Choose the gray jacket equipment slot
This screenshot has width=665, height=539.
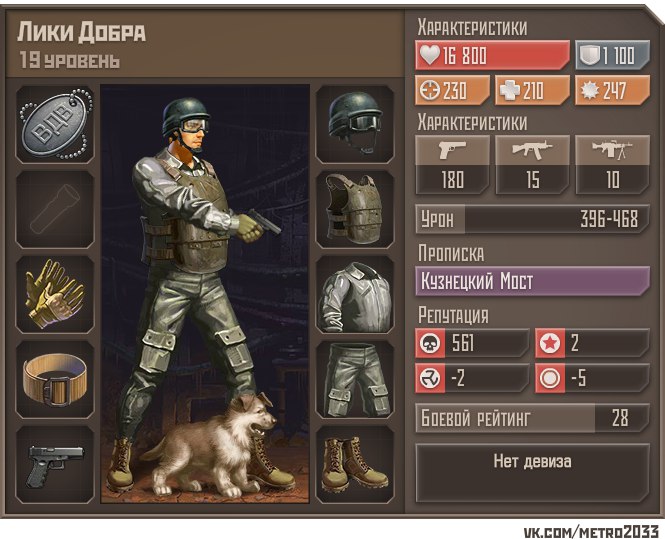(x=354, y=294)
